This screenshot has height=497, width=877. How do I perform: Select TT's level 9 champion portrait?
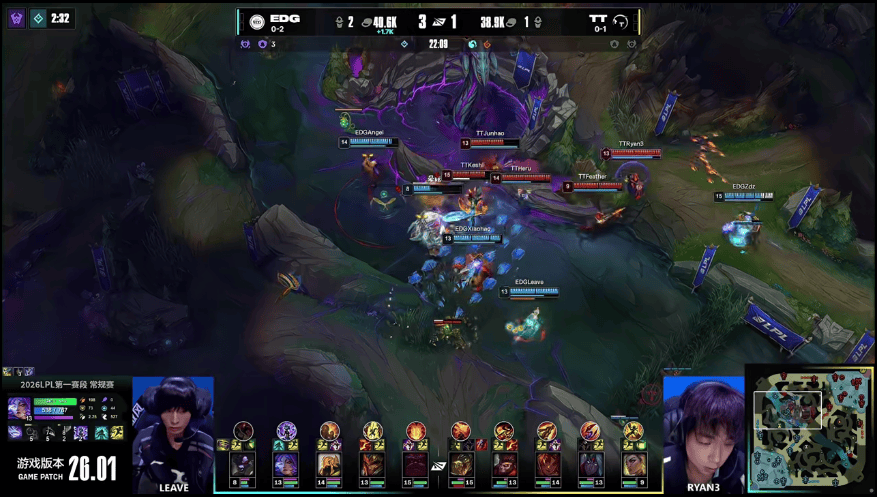click(634, 465)
